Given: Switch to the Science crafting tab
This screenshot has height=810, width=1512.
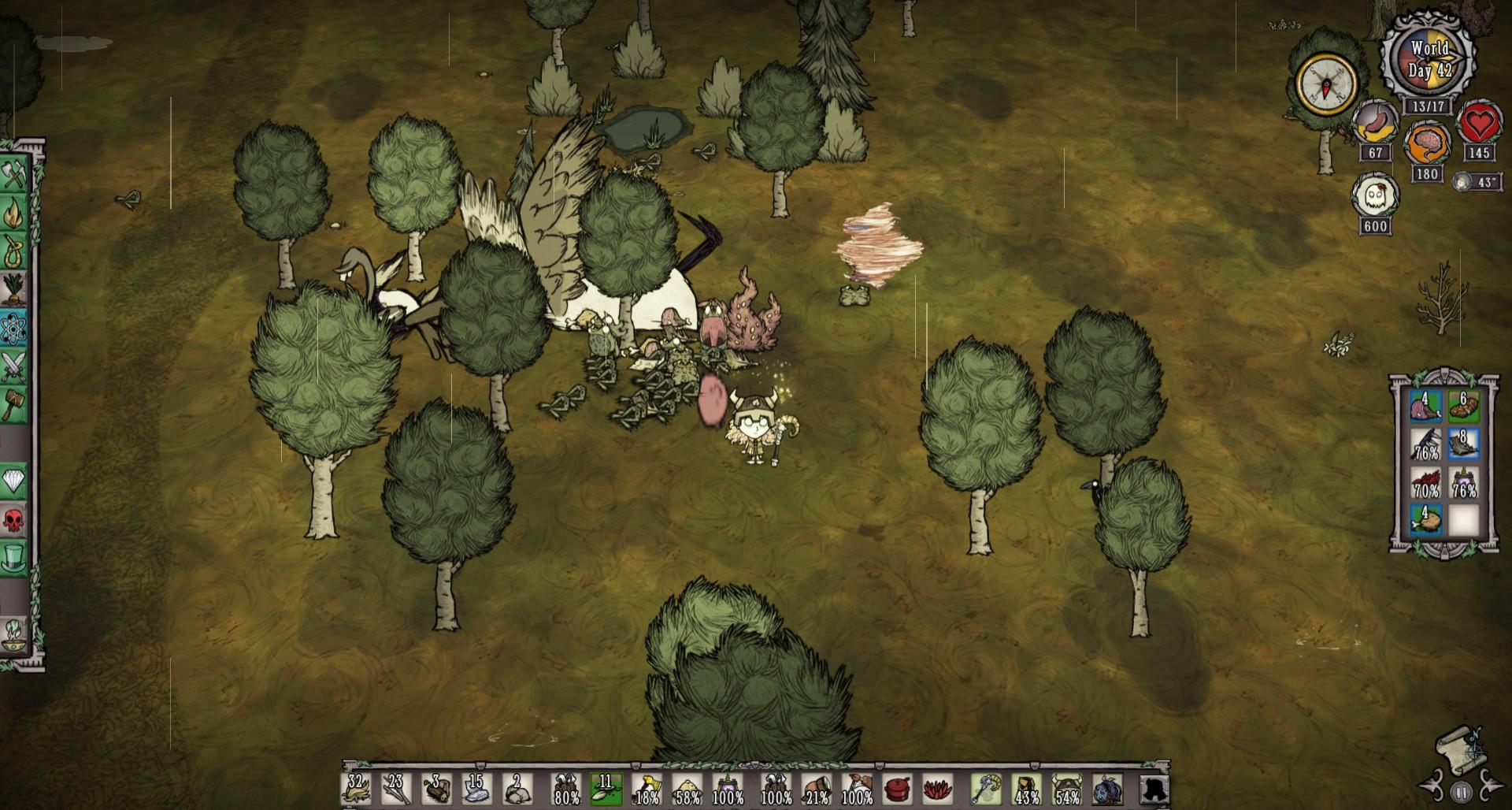Looking at the screenshot, I should coord(13,328).
